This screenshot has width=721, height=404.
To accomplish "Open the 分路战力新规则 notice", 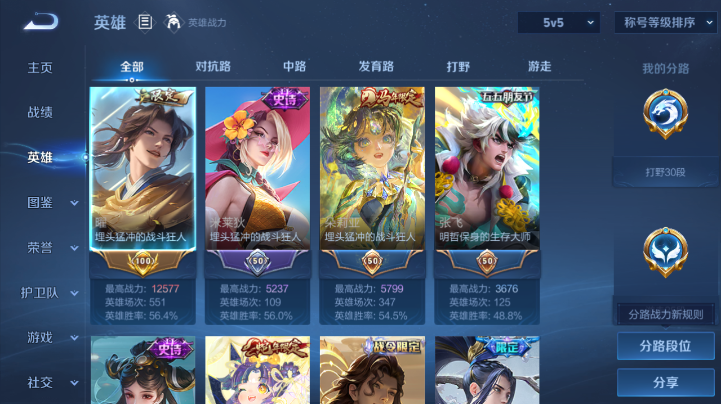I will [665, 314].
